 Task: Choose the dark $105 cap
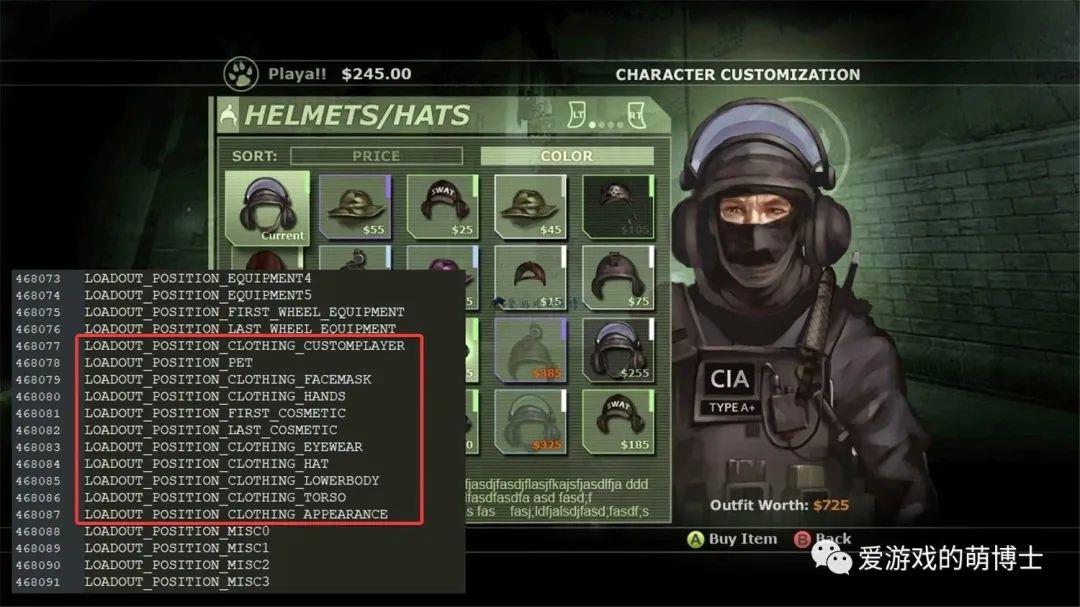pyautogui.click(x=617, y=207)
